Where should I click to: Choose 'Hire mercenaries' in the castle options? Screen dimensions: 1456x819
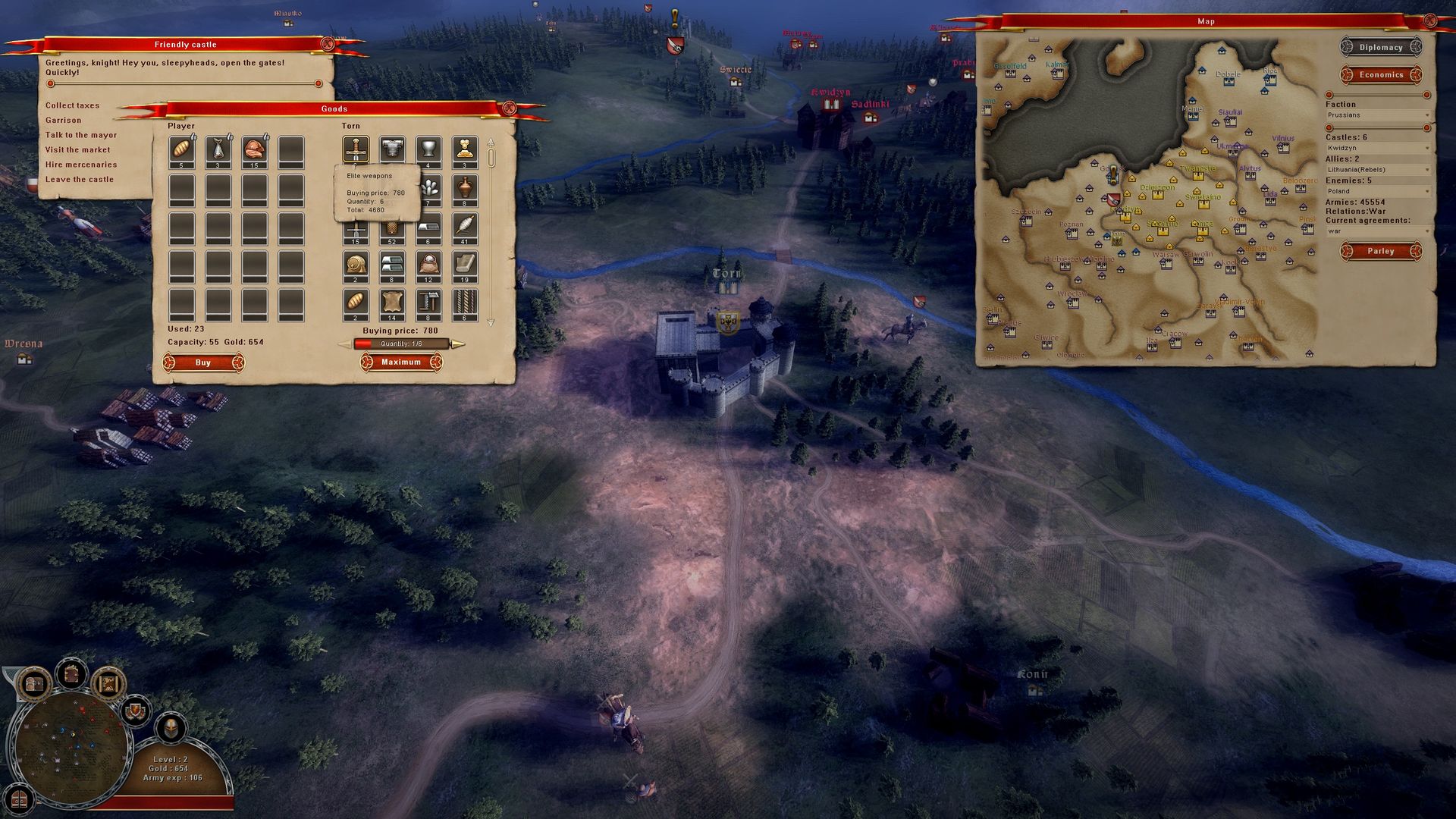tap(82, 164)
